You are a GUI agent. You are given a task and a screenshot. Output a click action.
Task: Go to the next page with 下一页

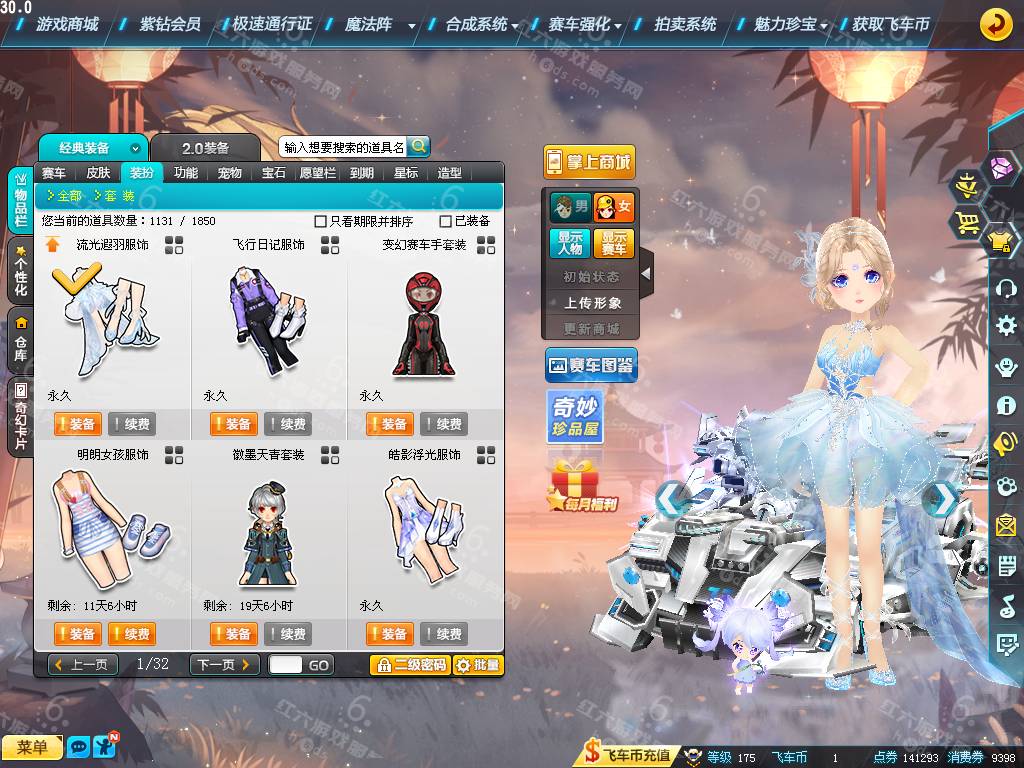(224, 664)
